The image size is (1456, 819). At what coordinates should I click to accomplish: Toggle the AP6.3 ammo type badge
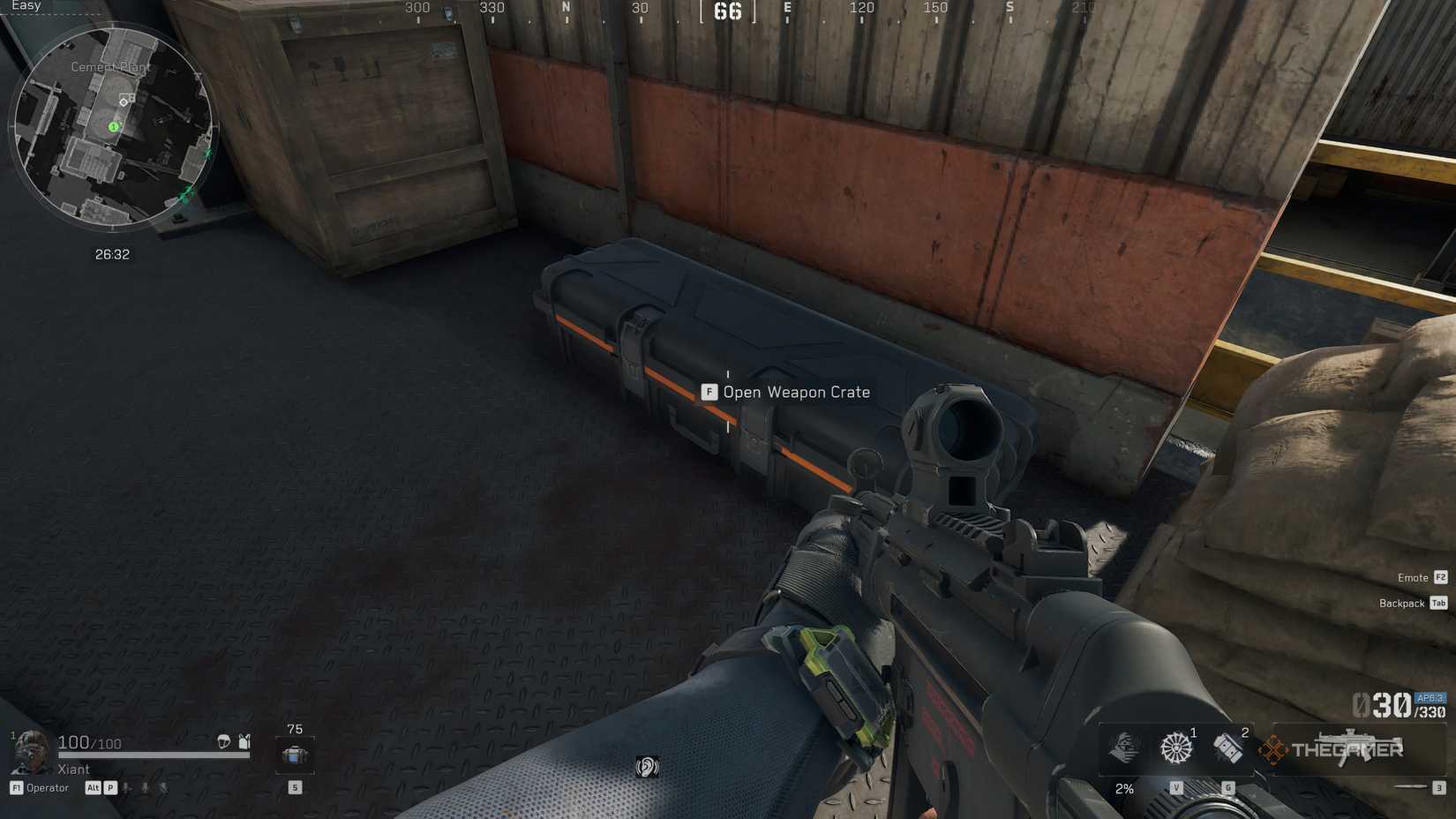[x=1428, y=696]
